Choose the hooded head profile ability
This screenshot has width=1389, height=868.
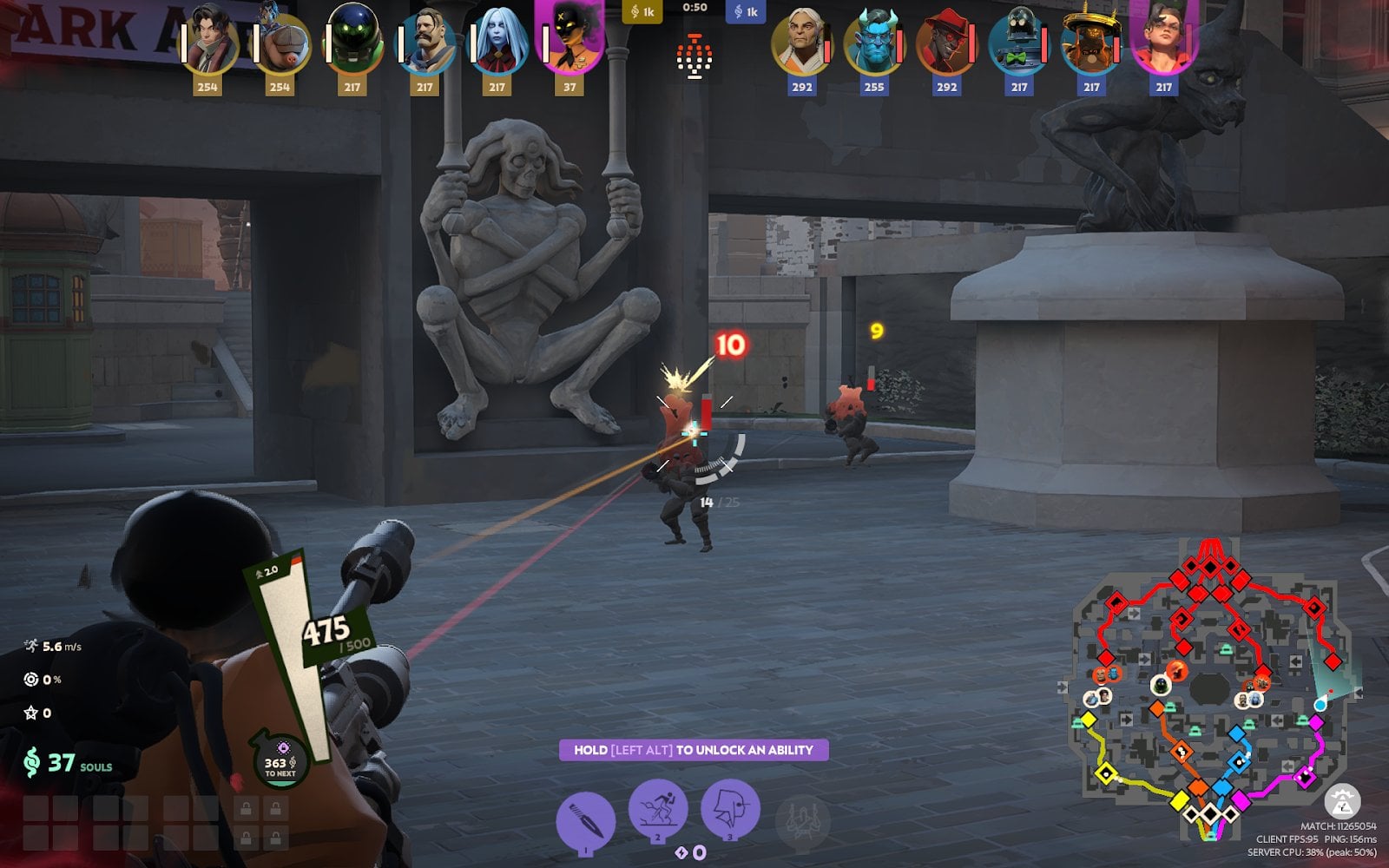tap(730, 809)
